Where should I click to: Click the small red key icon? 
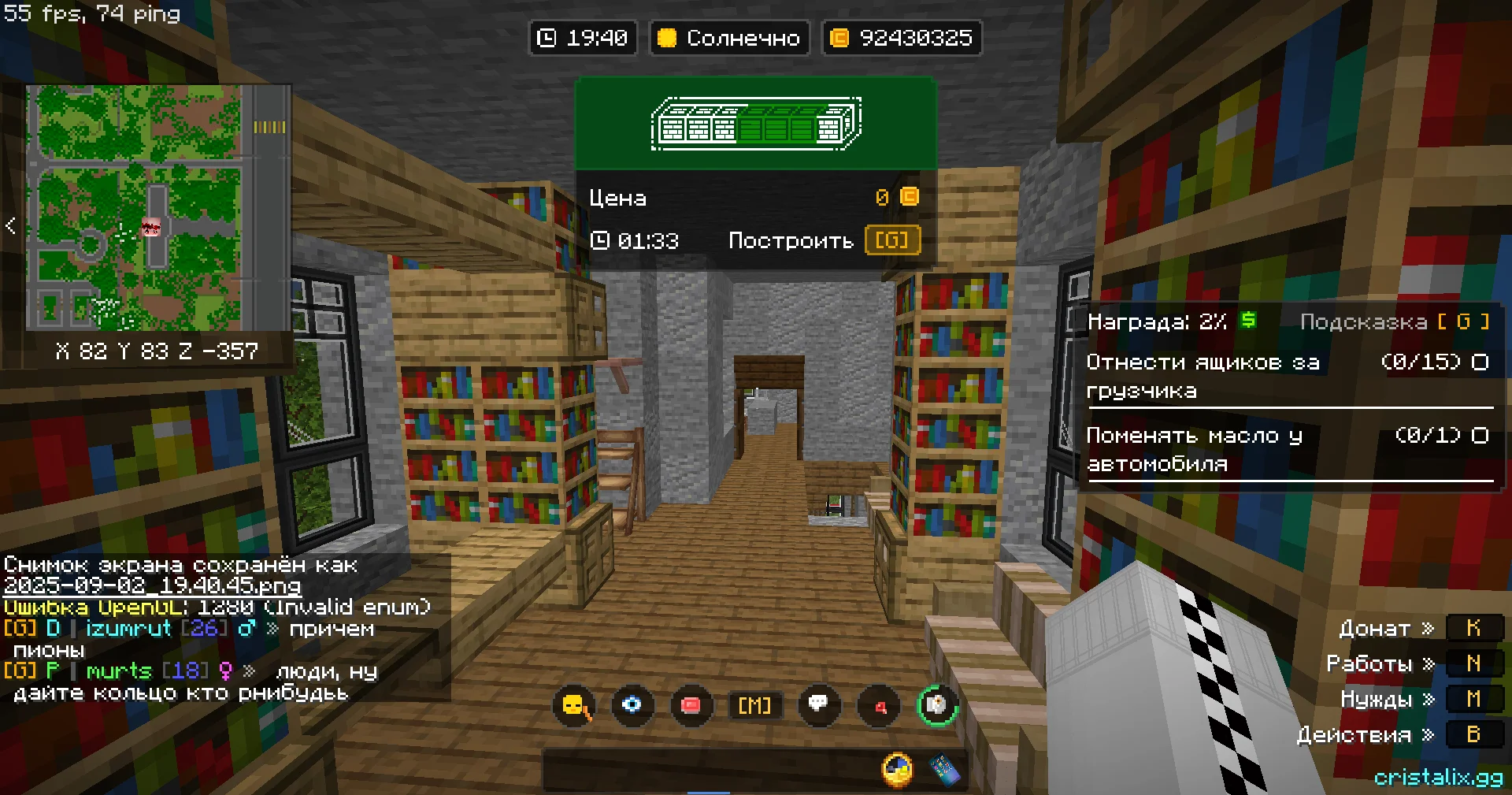[880, 706]
